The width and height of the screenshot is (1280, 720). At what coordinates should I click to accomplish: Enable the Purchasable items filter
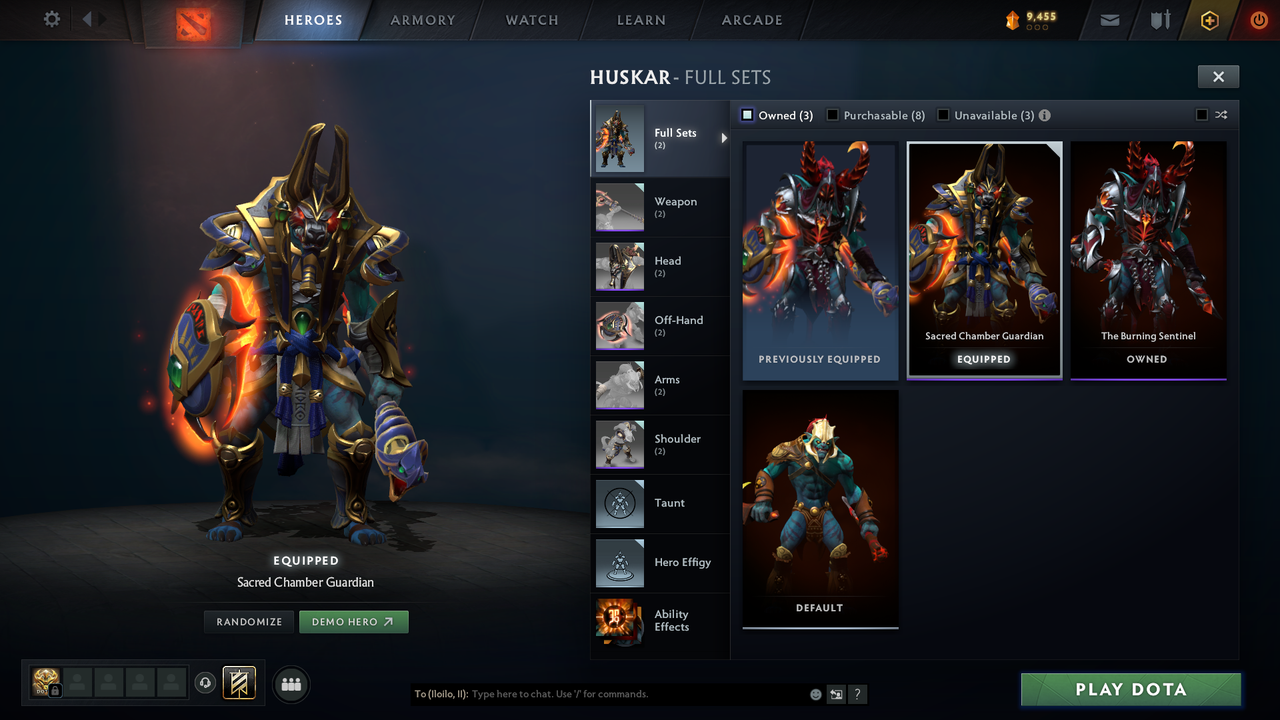click(833, 115)
